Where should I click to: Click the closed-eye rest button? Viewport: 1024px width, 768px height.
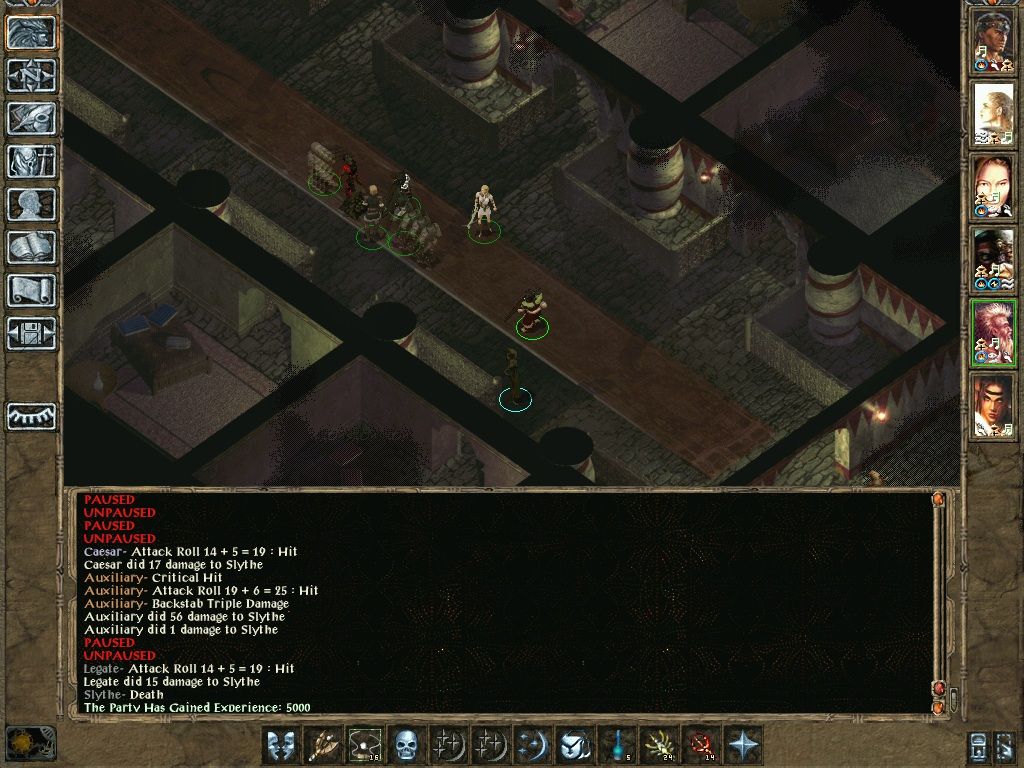tap(31, 416)
